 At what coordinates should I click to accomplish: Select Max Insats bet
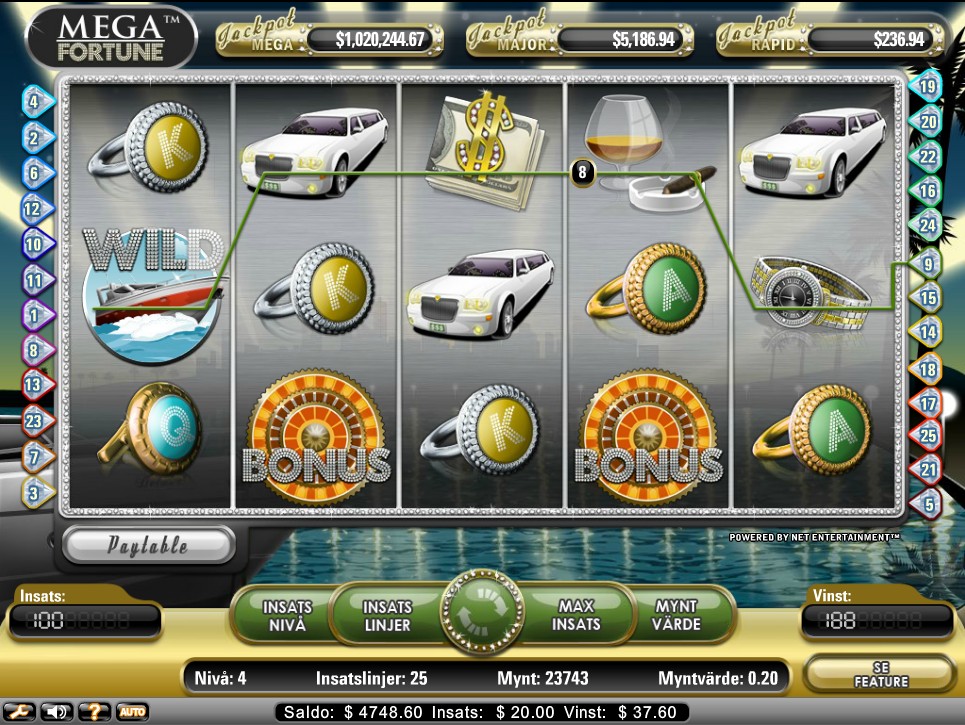pos(577,615)
